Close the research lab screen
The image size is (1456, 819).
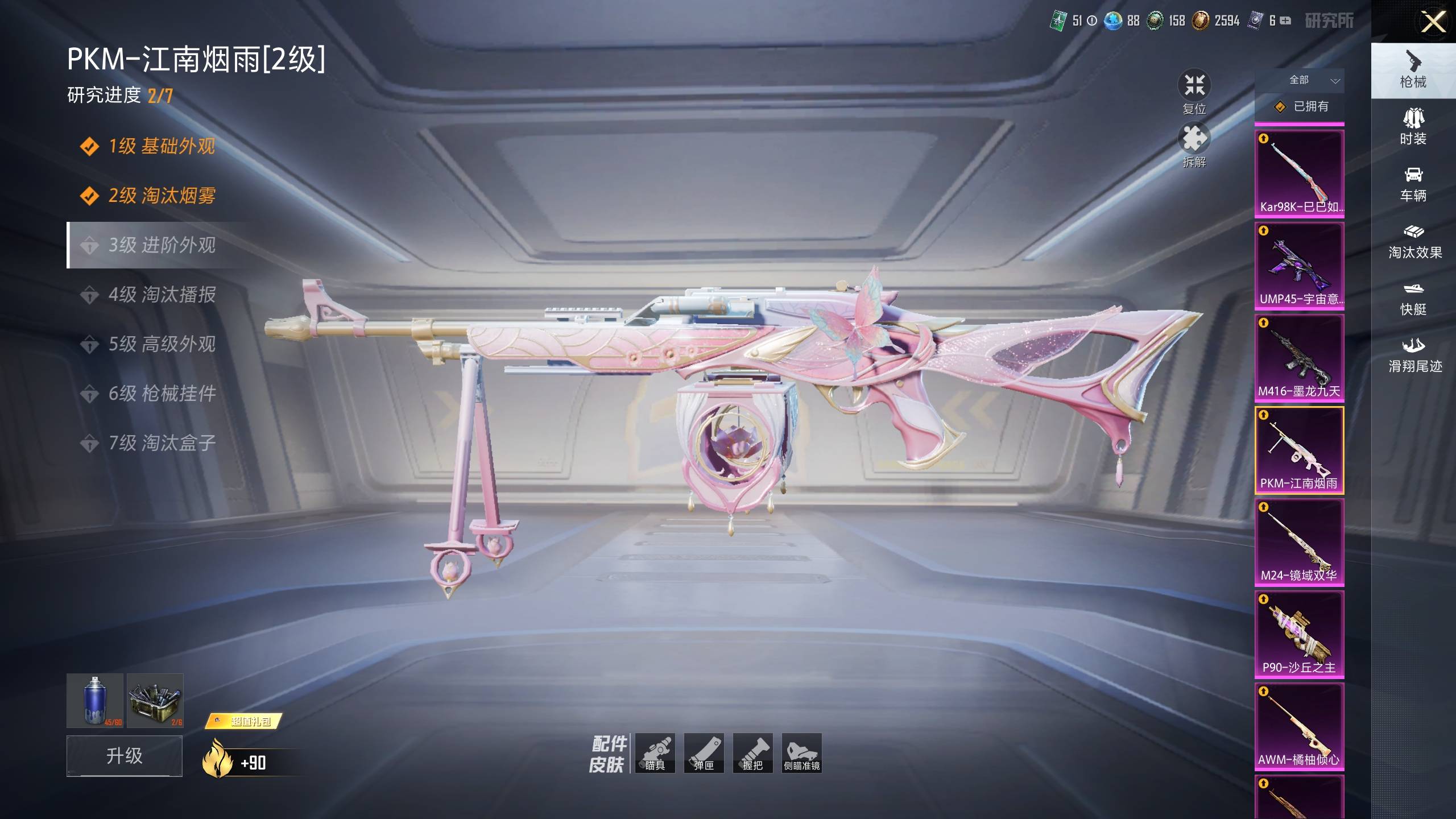coord(1432,23)
